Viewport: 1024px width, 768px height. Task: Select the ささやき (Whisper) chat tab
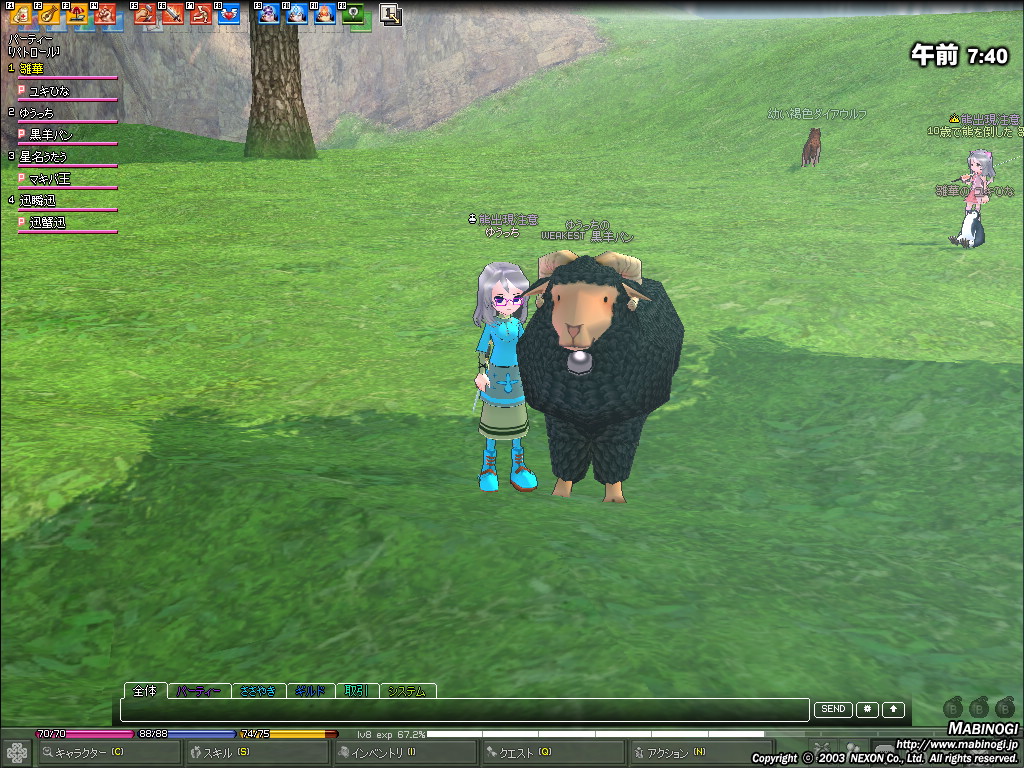click(x=258, y=691)
